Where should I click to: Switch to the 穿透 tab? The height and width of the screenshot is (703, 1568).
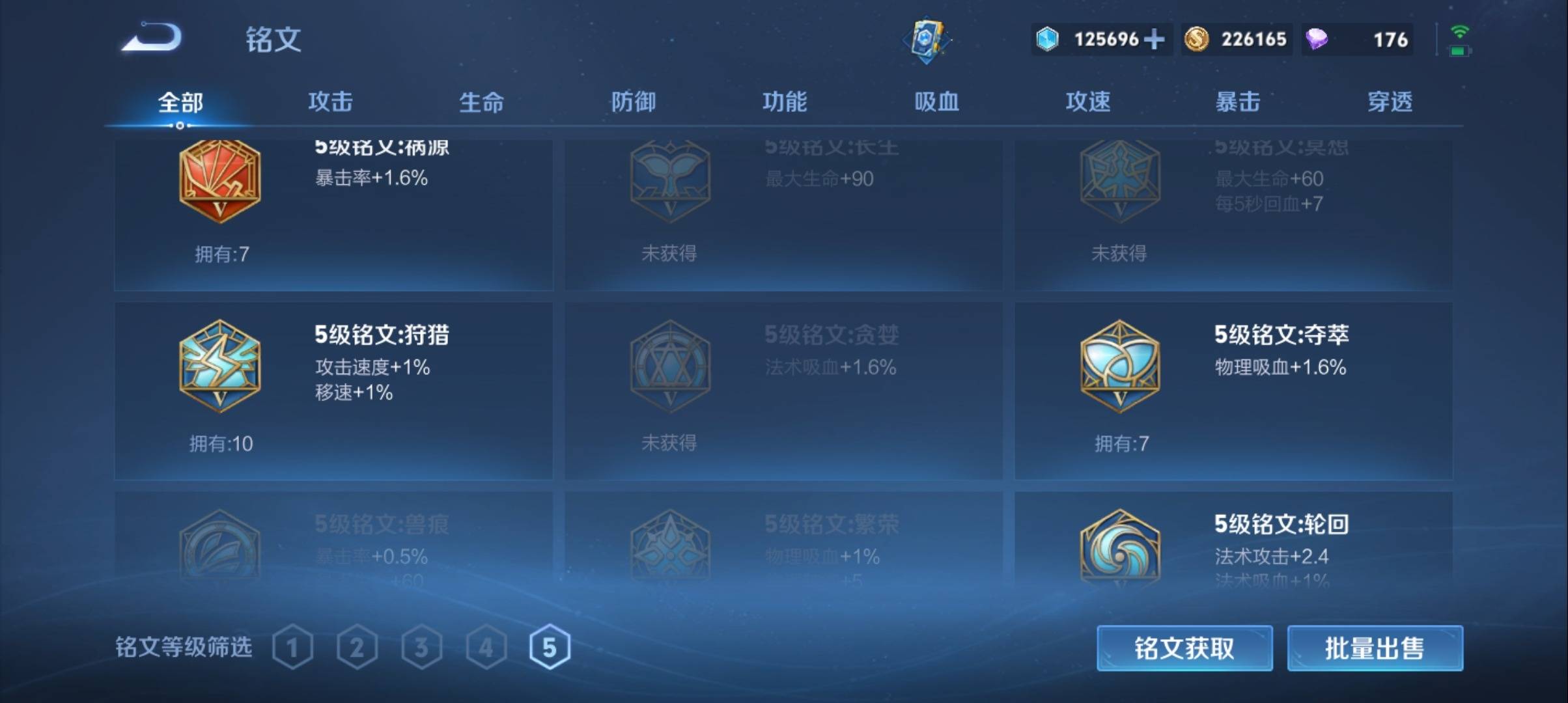point(1390,102)
